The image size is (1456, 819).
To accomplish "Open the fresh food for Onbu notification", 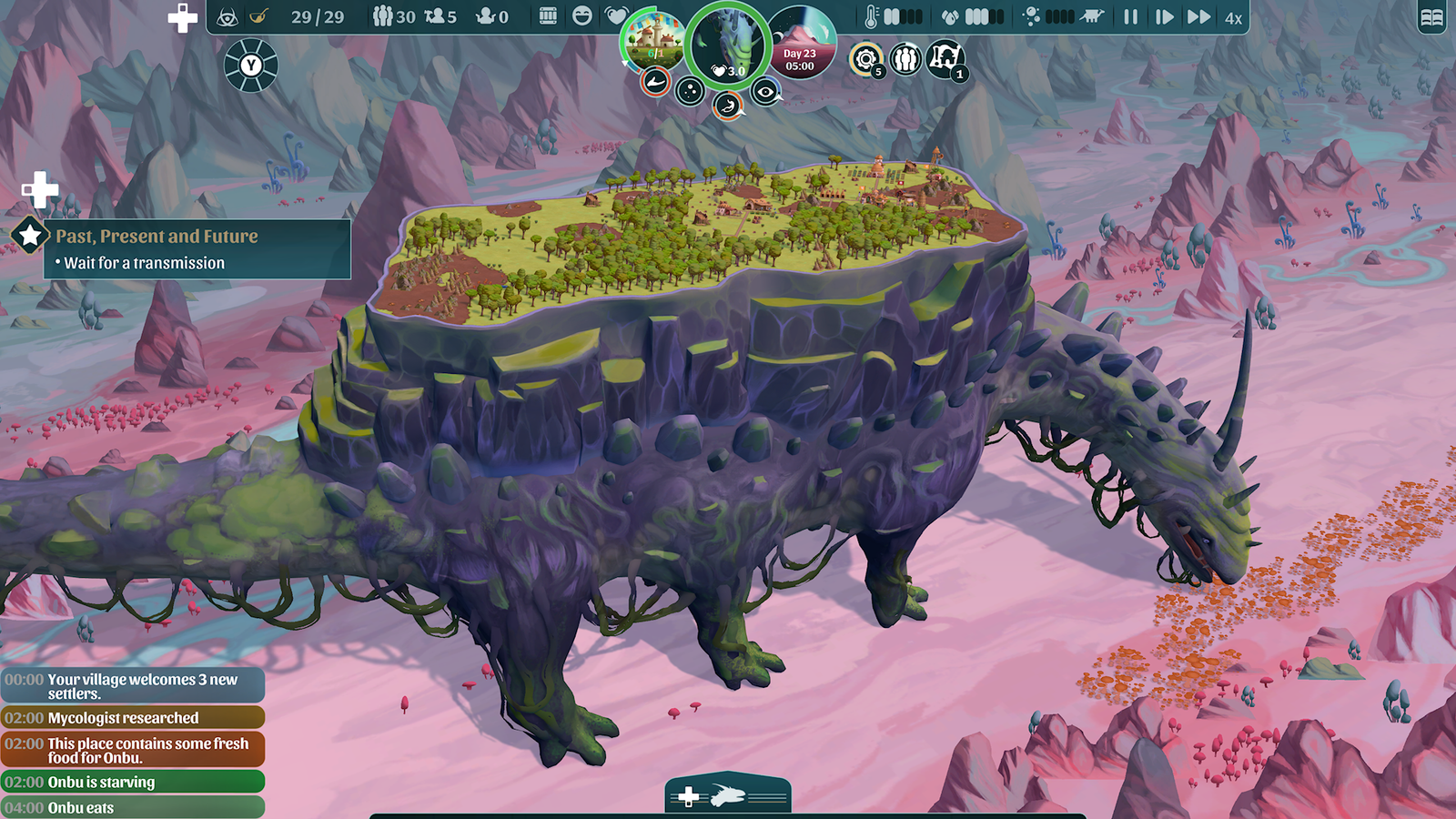I will click(132, 750).
